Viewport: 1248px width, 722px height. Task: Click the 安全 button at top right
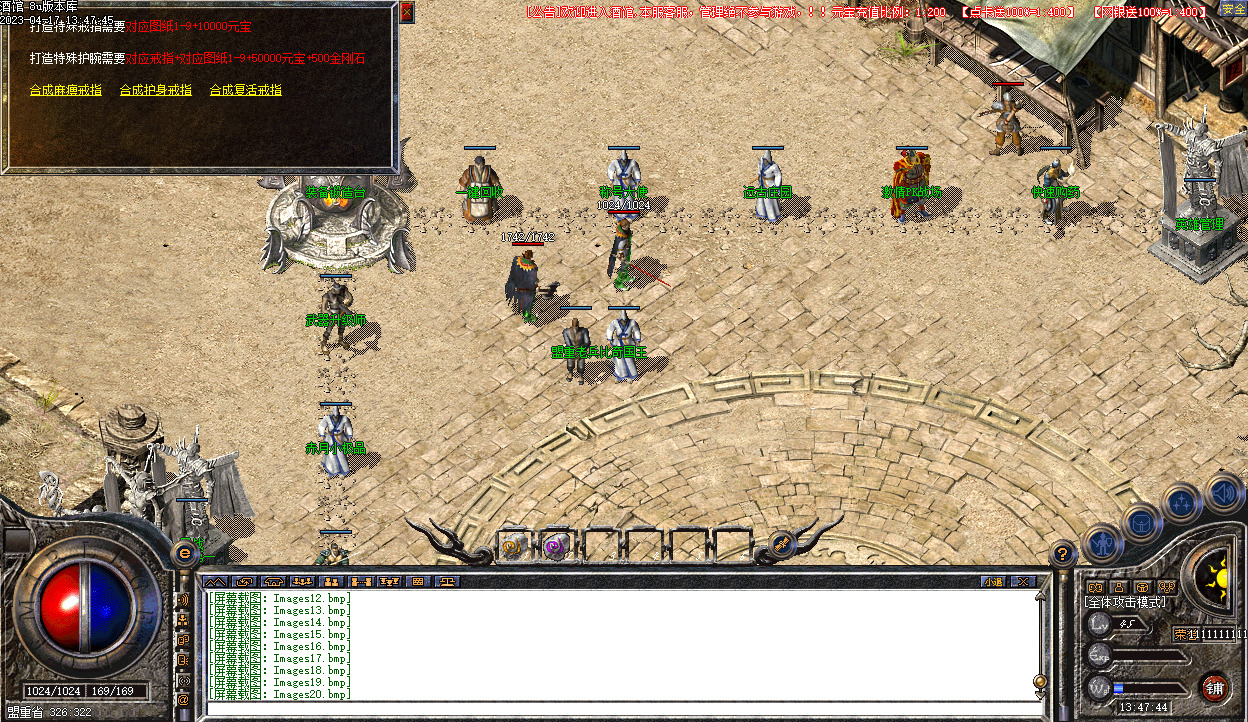tap(1233, 10)
